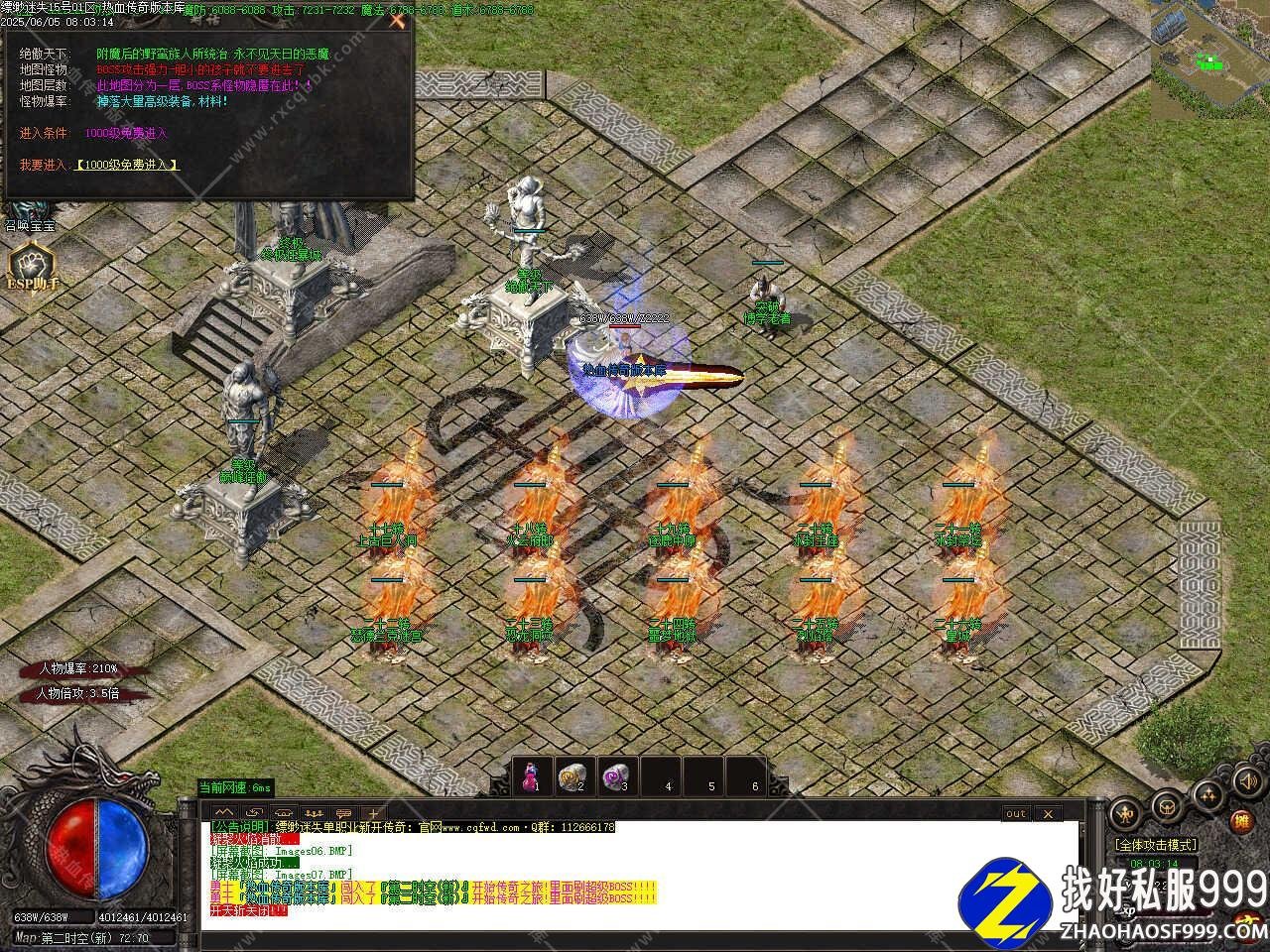Close the NPC dialogue window
The image size is (1270, 952).
pyautogui.click(x=397, y=20)
